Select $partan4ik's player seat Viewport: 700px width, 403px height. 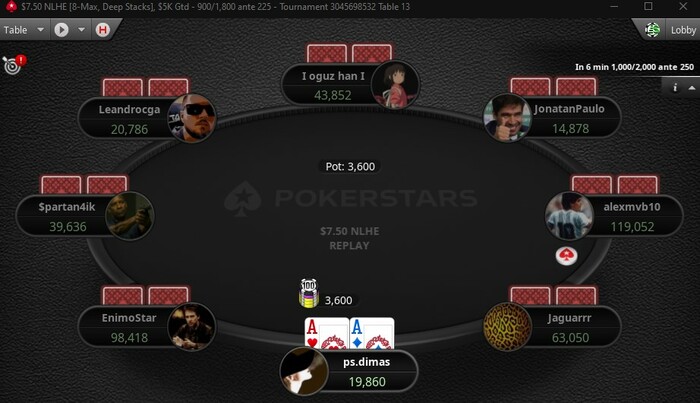[x=87, y=217]
